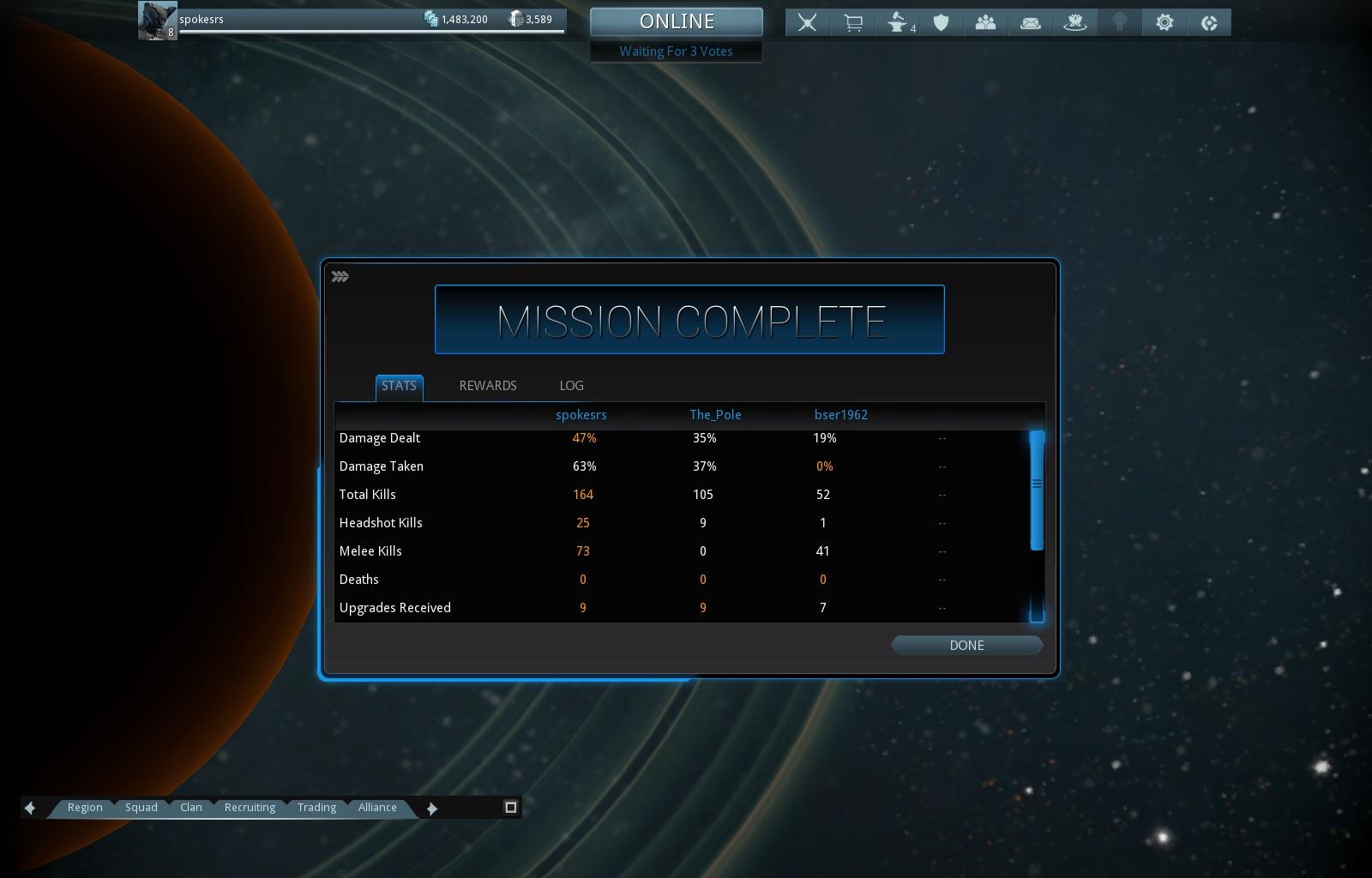The width and height of the screenshot is (1372, 878).
Task: Click the lotus flower icon
Action: (x=1075, y=23)
